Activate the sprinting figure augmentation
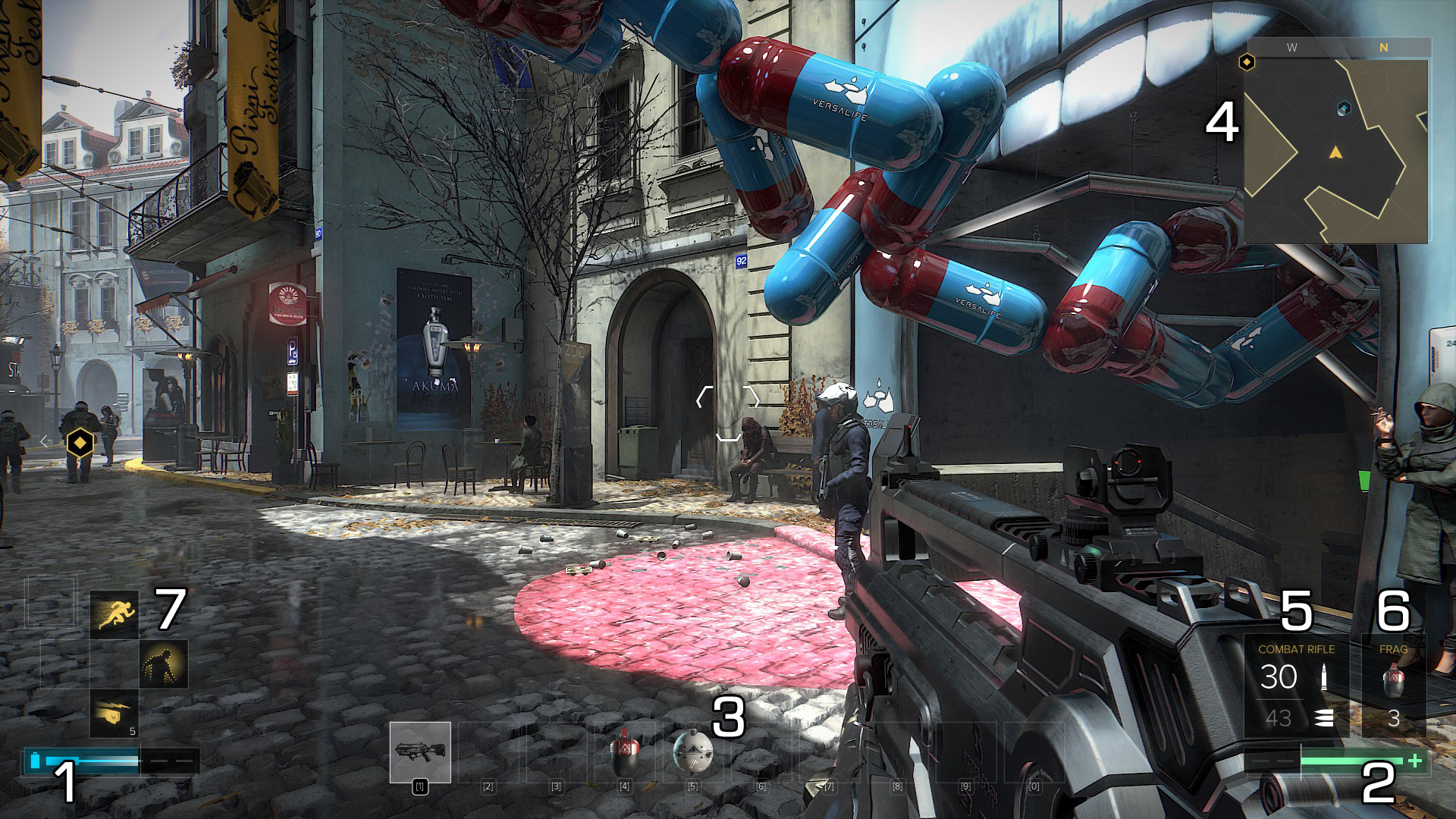The image size is (1456, 819). click(115, 614)
